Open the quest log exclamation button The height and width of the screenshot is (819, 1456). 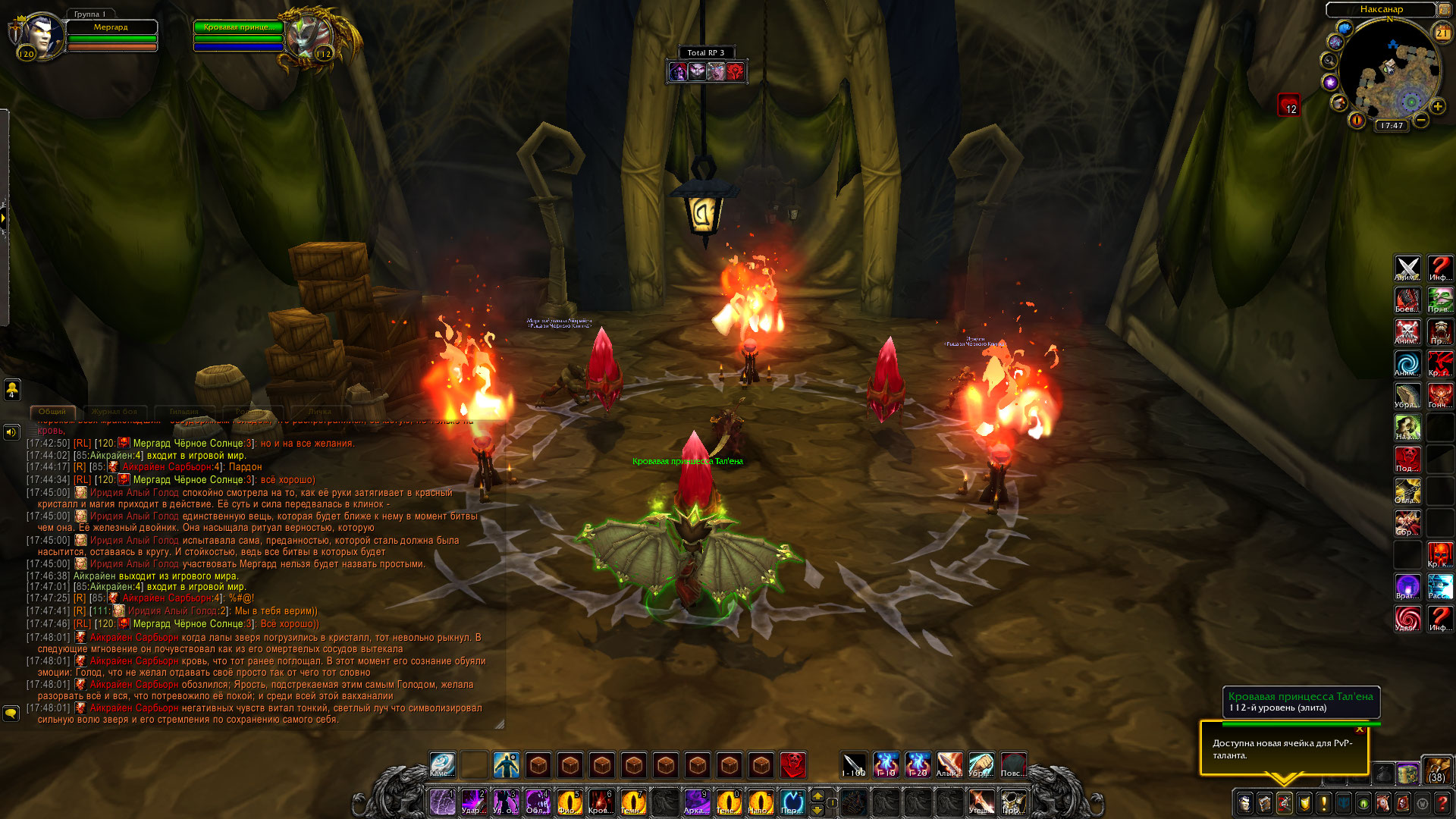pos(1324,802)
